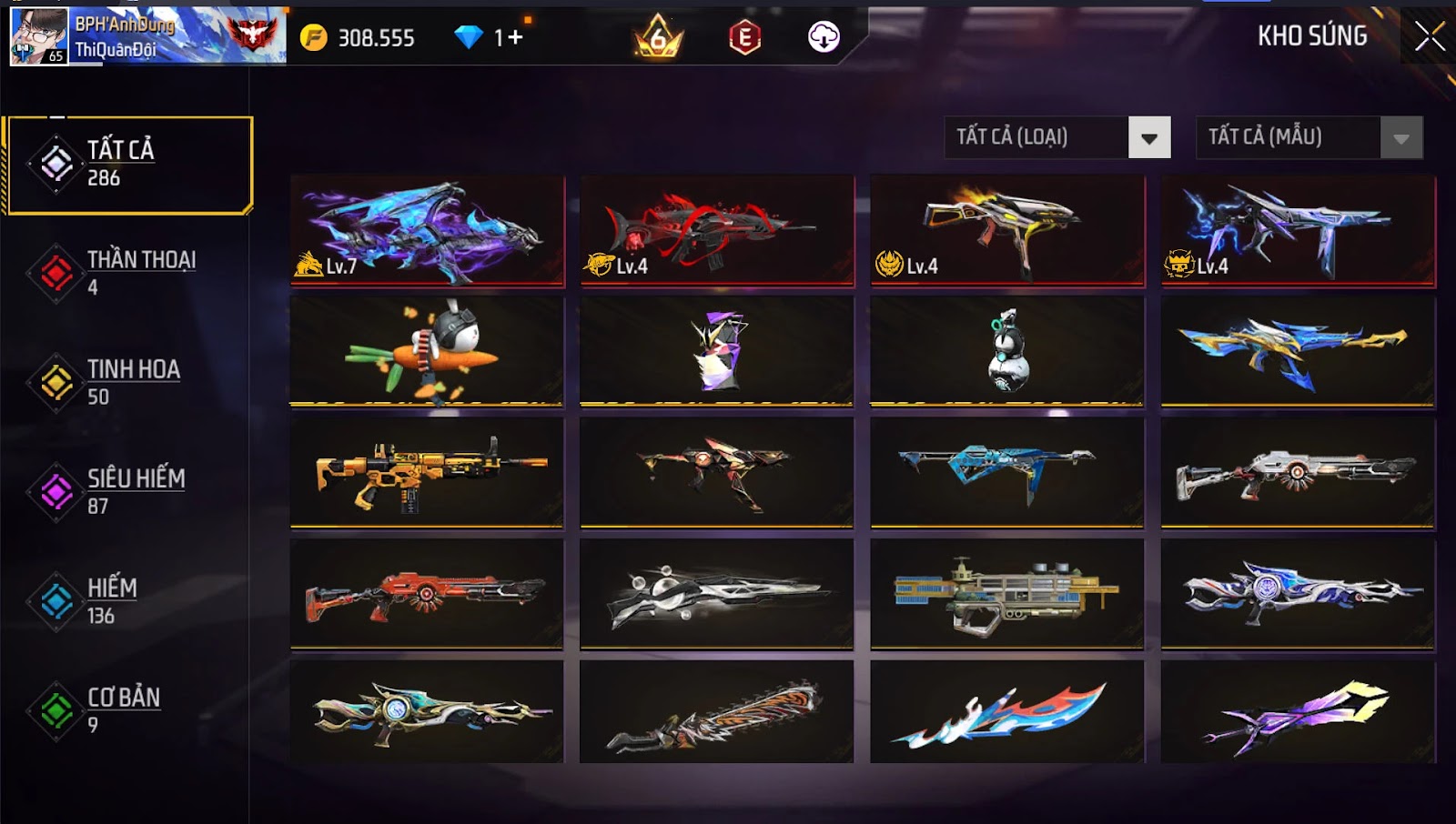The height and width of the screenshot is (824, 1456).
Task: Select the Lv.7 dragon weapon skin
Action: pyautogui.click(x=425, y=230)
